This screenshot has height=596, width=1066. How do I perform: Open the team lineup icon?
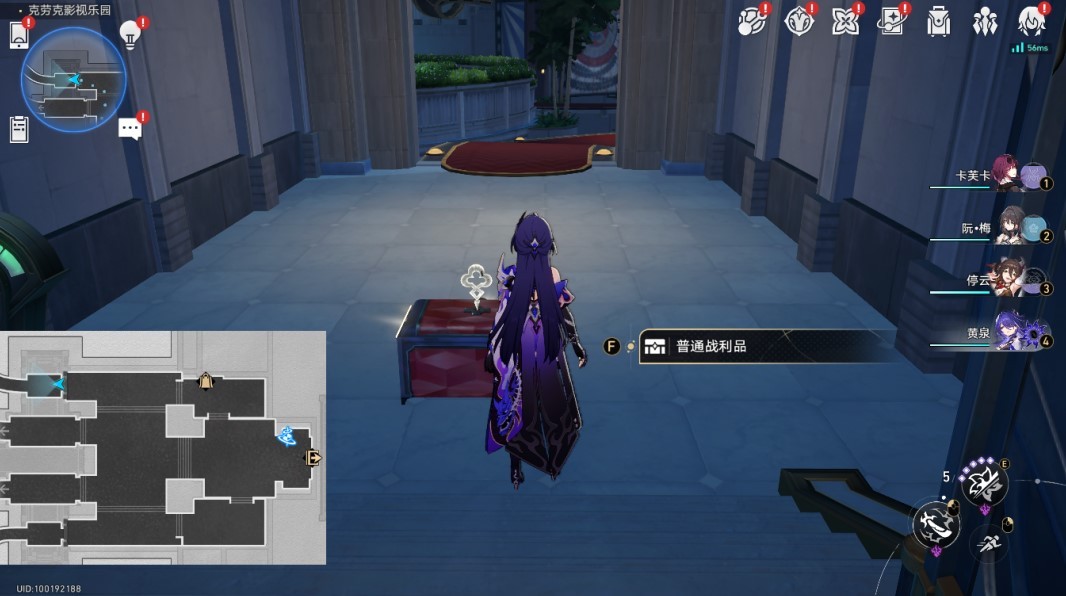pos(985,21)
